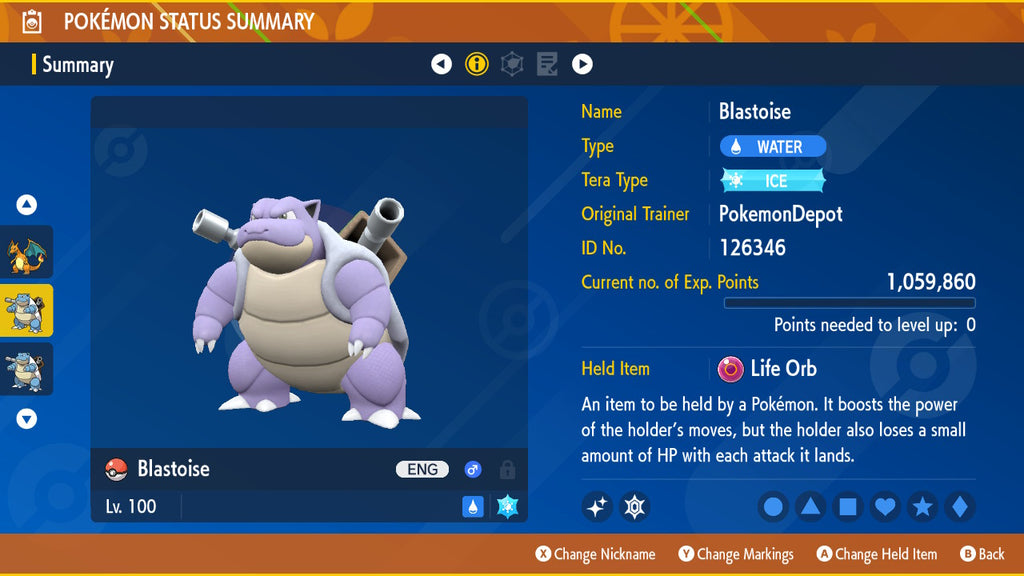Move down the party list arrow
Viewport: 1024px width, 576px height.
[x=27, y=419]
